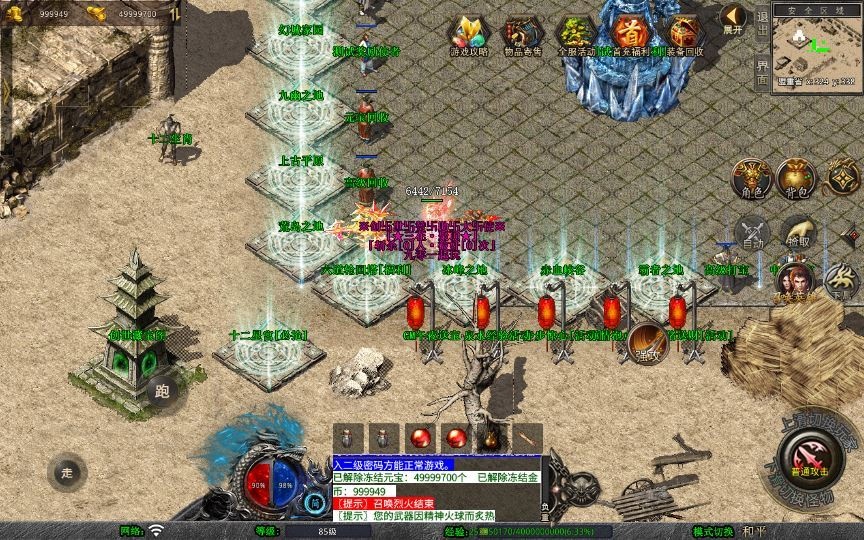Select the 走 walk movement button
Screen dimensions: 864x540
point(67,473)
